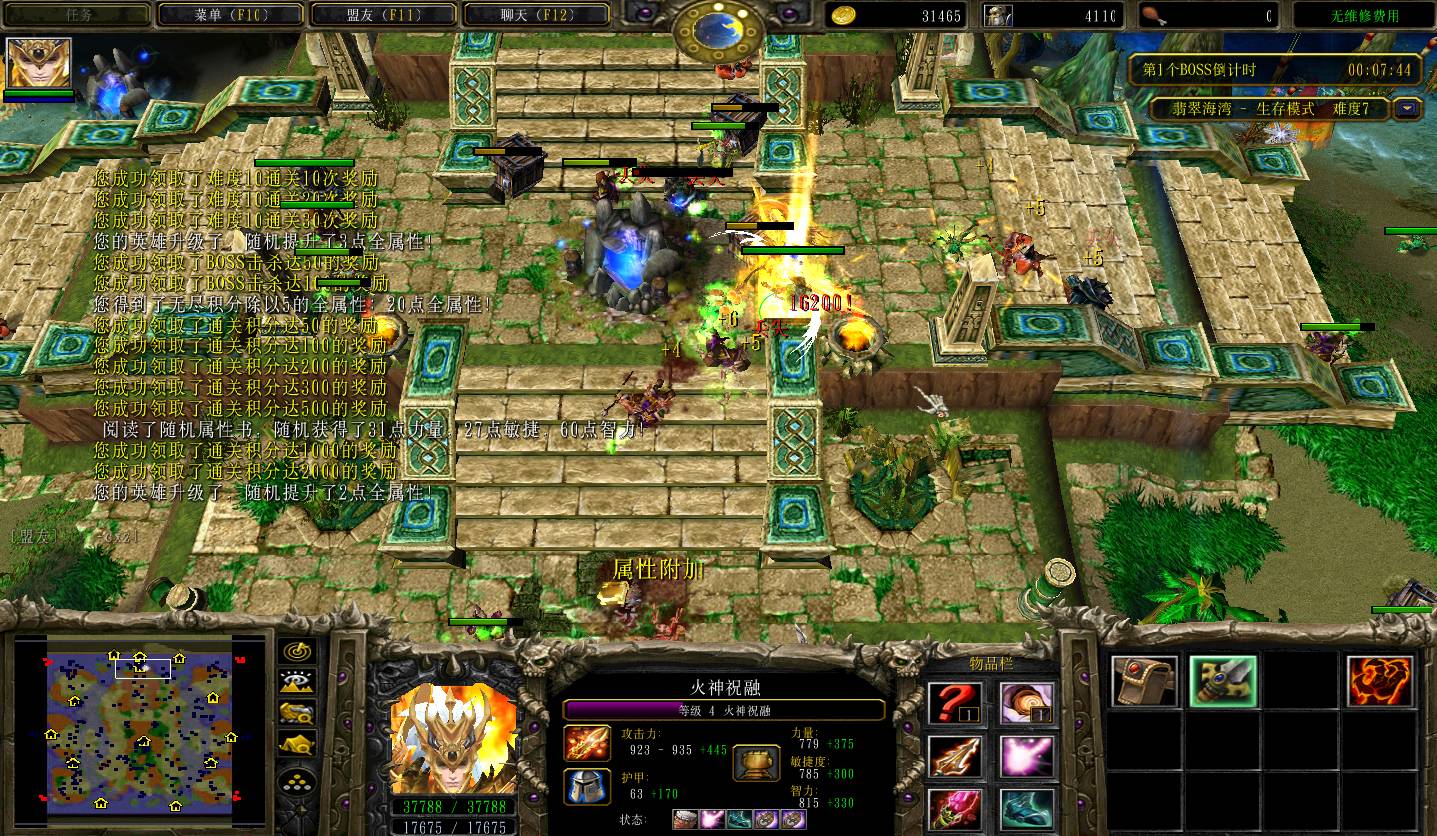Collapse the 翡翠海湾 scoreboard dropdown arrow
This screenshot has width=1437, height=836.
(x=1408, y=109)
